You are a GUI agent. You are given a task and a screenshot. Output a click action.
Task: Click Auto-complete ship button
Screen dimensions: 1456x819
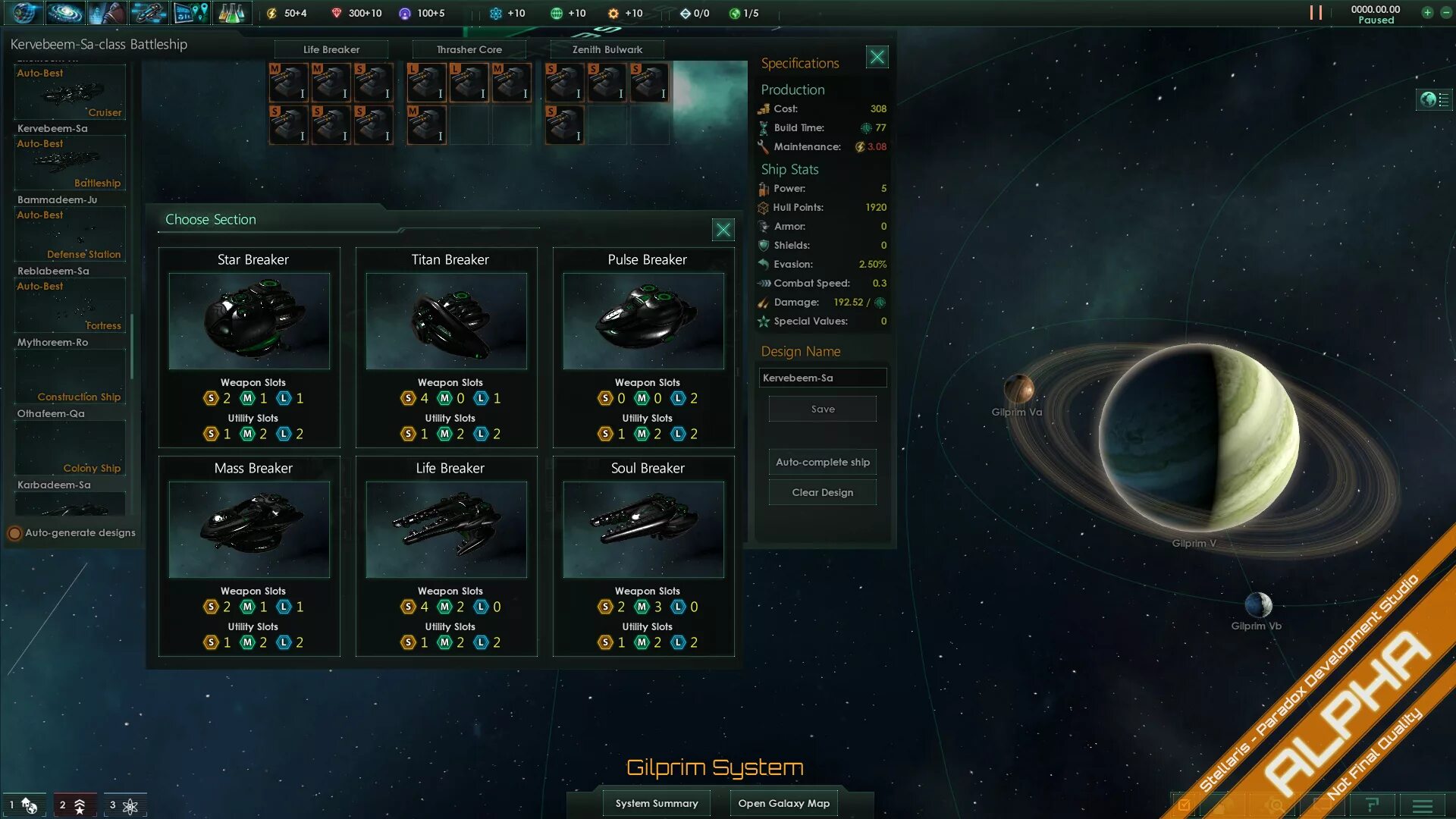coord(823,462)
